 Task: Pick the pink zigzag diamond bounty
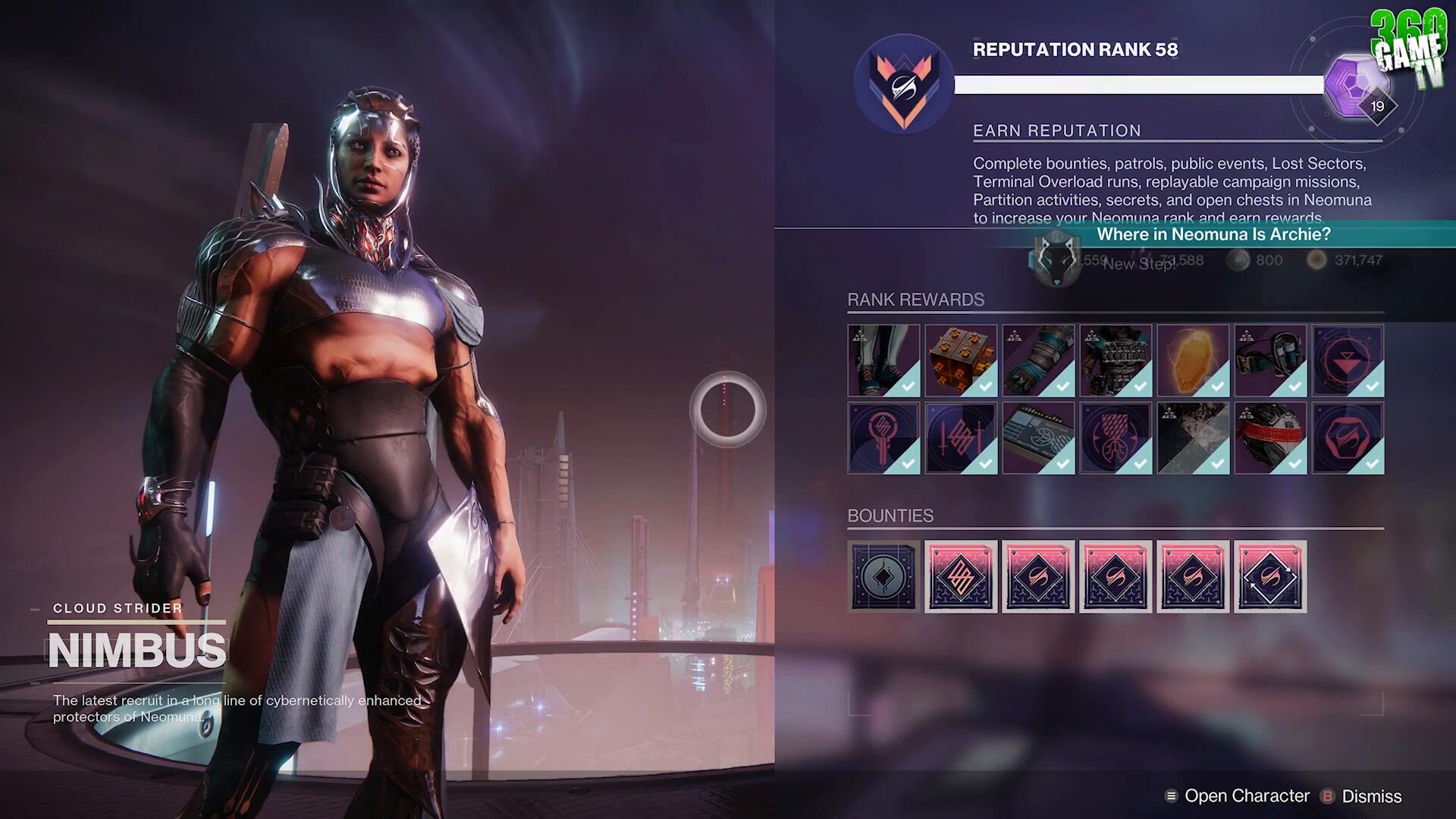tap(961, 577)
